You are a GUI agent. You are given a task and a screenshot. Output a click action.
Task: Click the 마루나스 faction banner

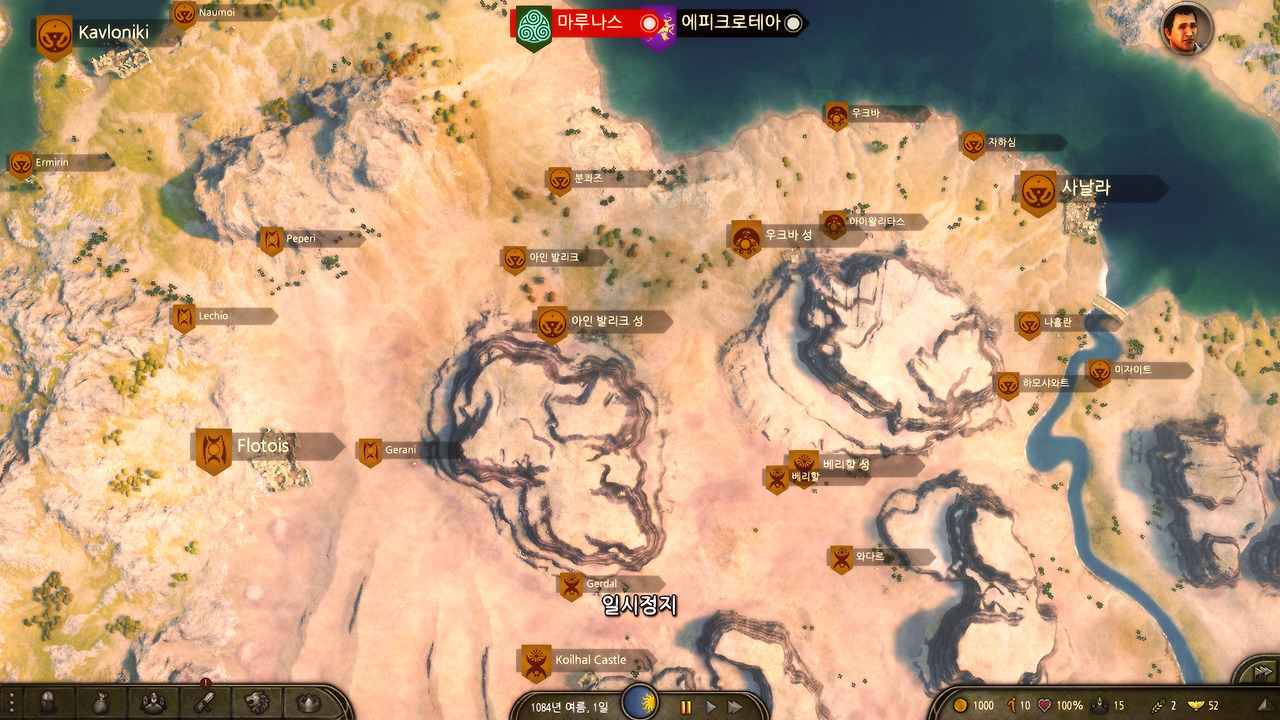[x=531, y=22]
